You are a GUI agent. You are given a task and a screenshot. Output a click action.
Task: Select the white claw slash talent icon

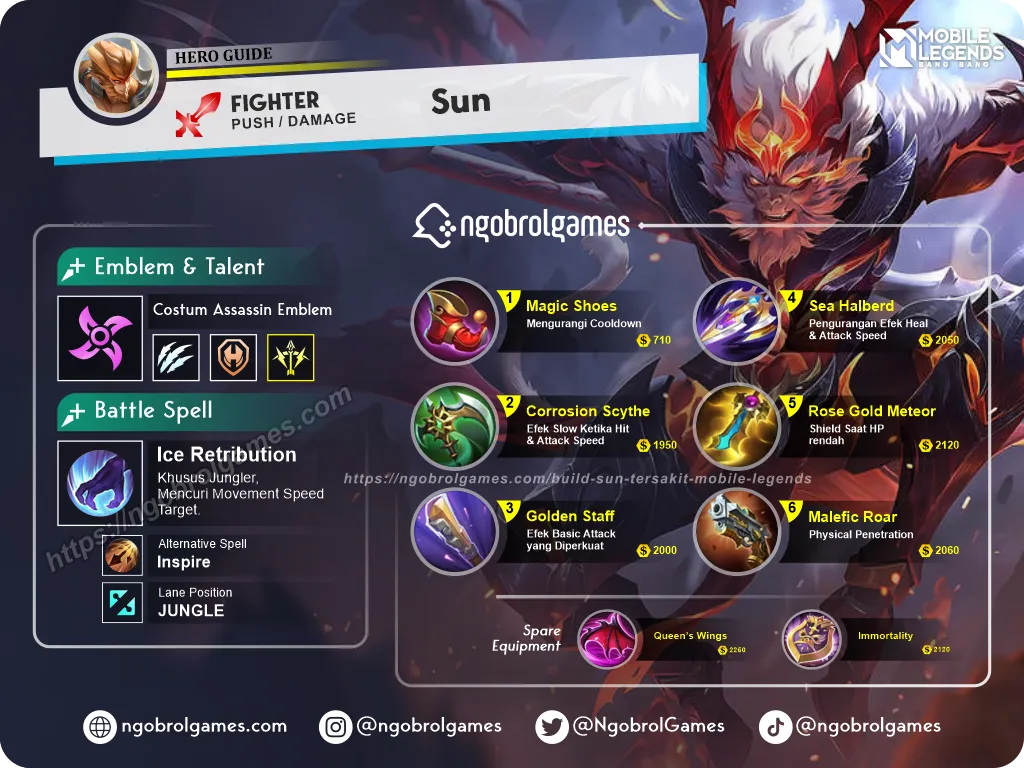[176, 357]
